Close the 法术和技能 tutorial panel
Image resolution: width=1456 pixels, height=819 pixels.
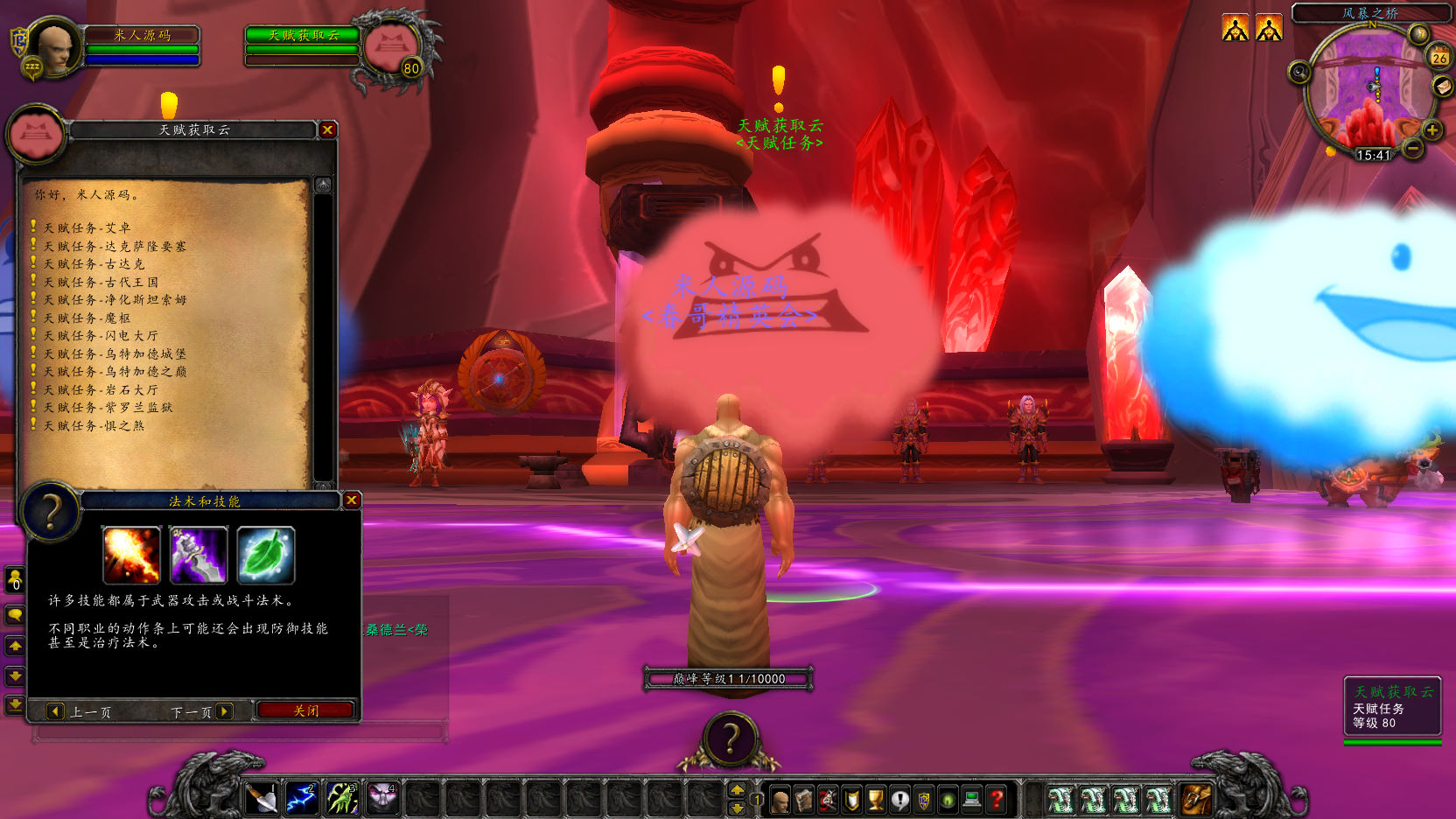click(x=352, y=500)
